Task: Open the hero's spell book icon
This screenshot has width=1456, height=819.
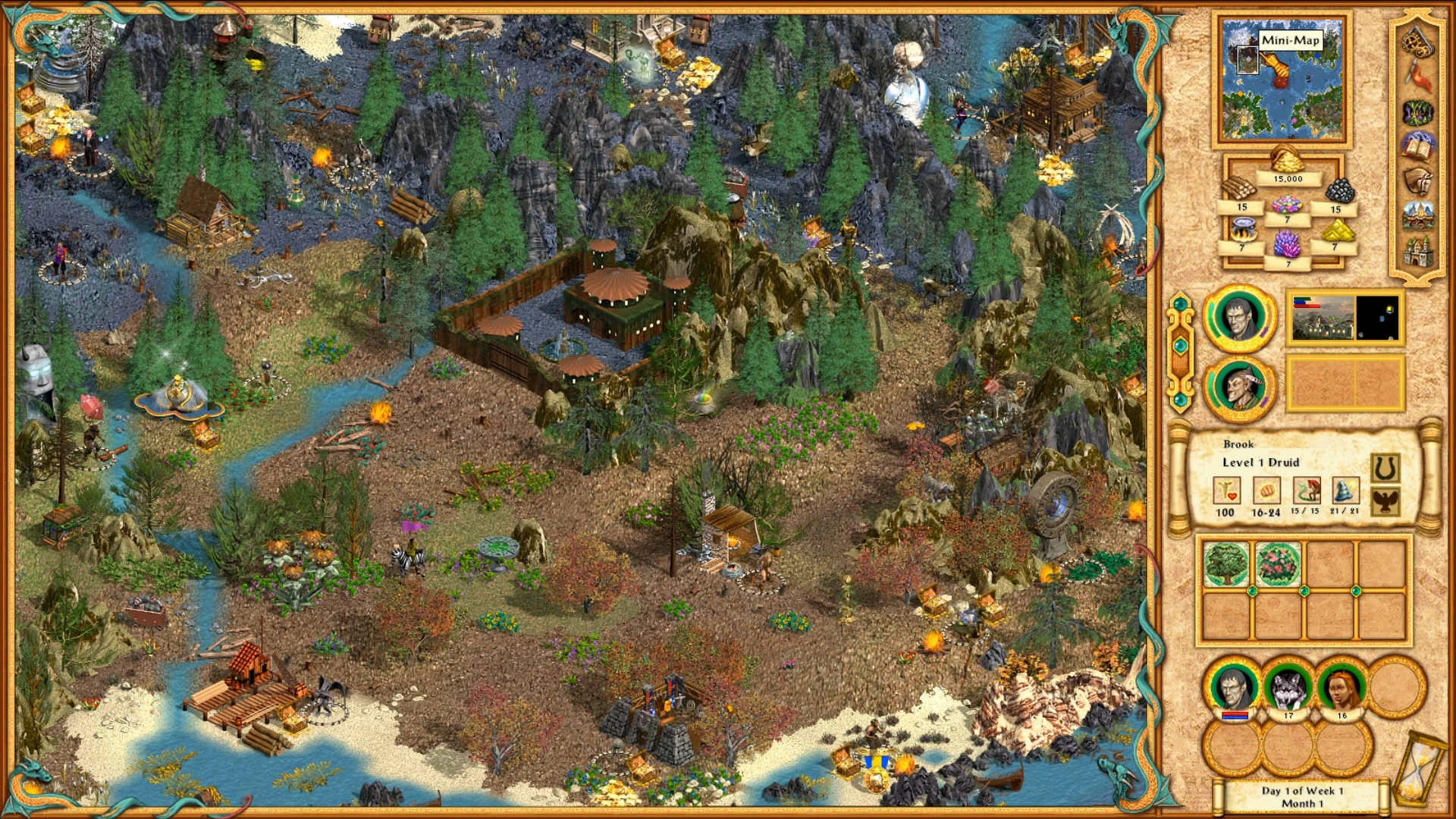Action: (1417, 146)
